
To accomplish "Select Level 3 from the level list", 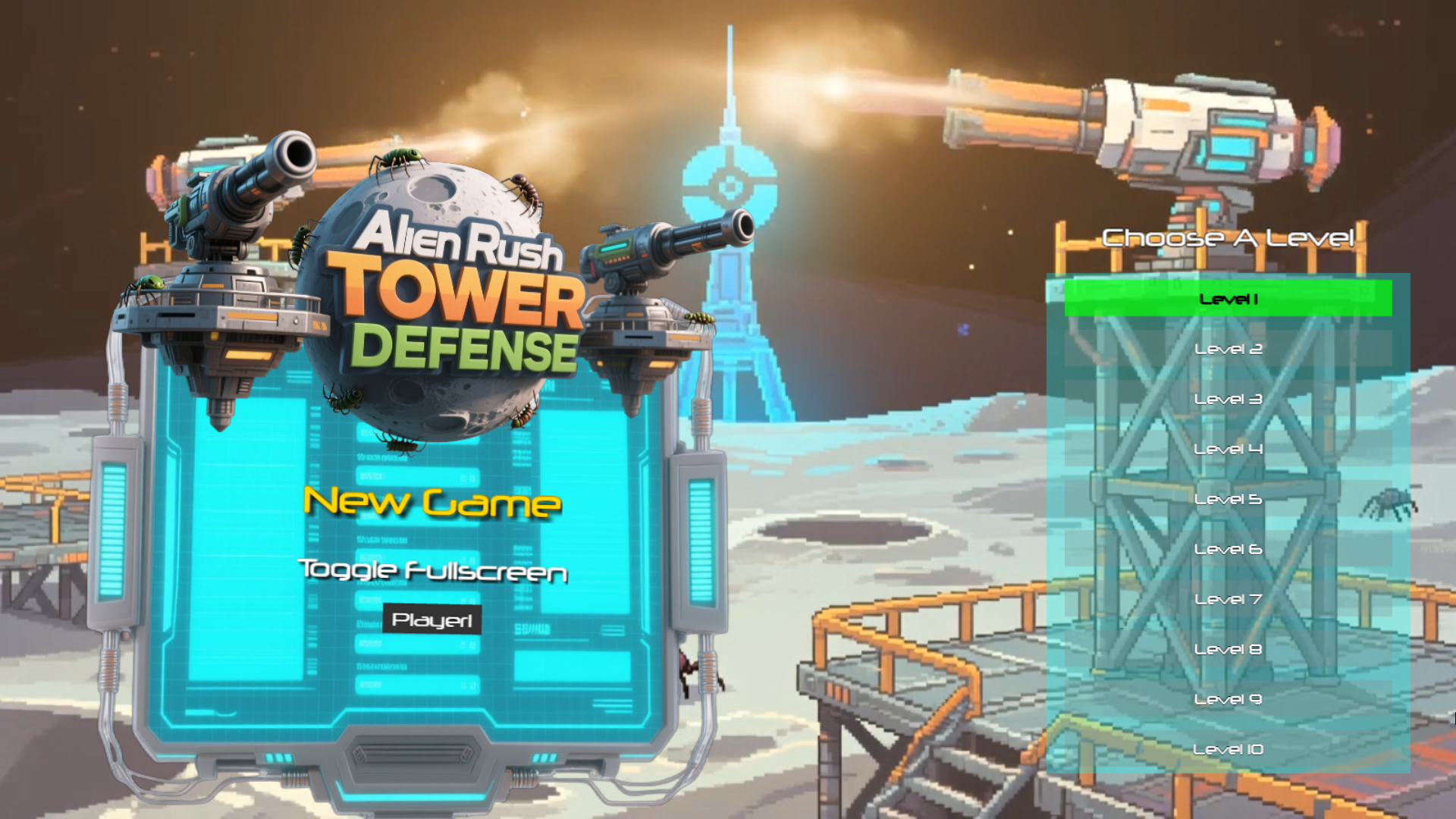I will pyautogui.click(x=1228, y=399).
